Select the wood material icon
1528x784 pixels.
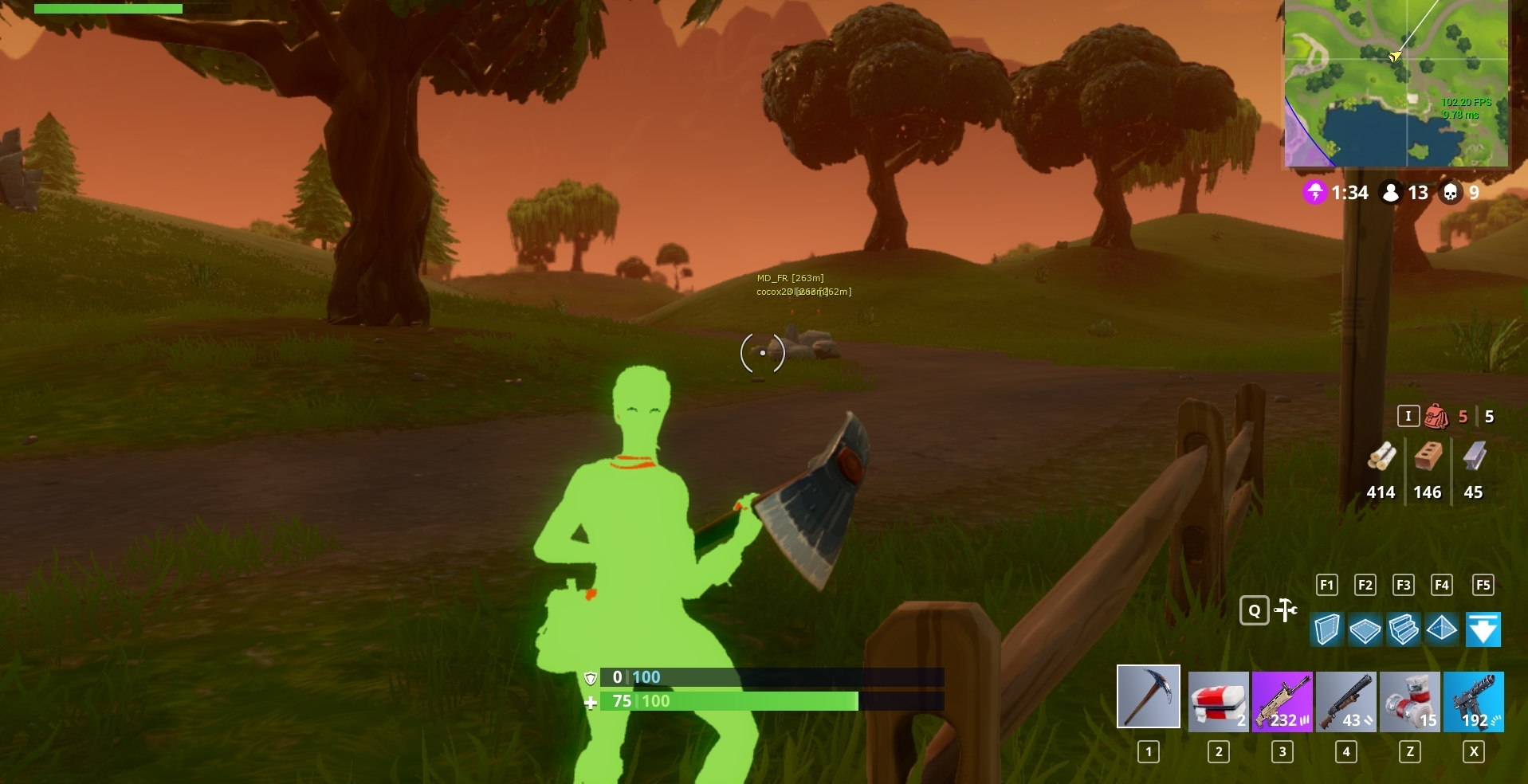coord(1381,457)
